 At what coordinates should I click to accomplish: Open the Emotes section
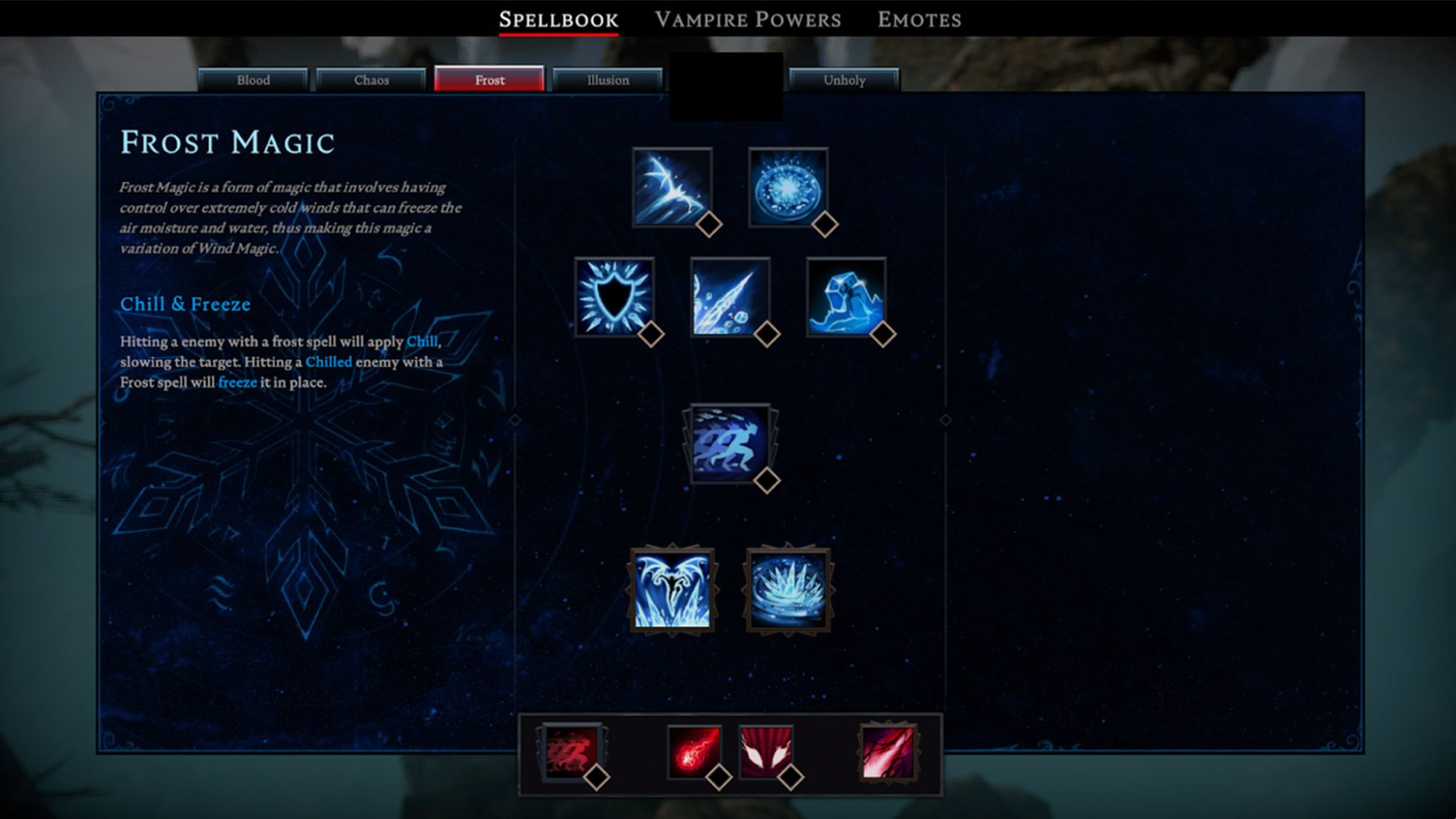(919, 20)
